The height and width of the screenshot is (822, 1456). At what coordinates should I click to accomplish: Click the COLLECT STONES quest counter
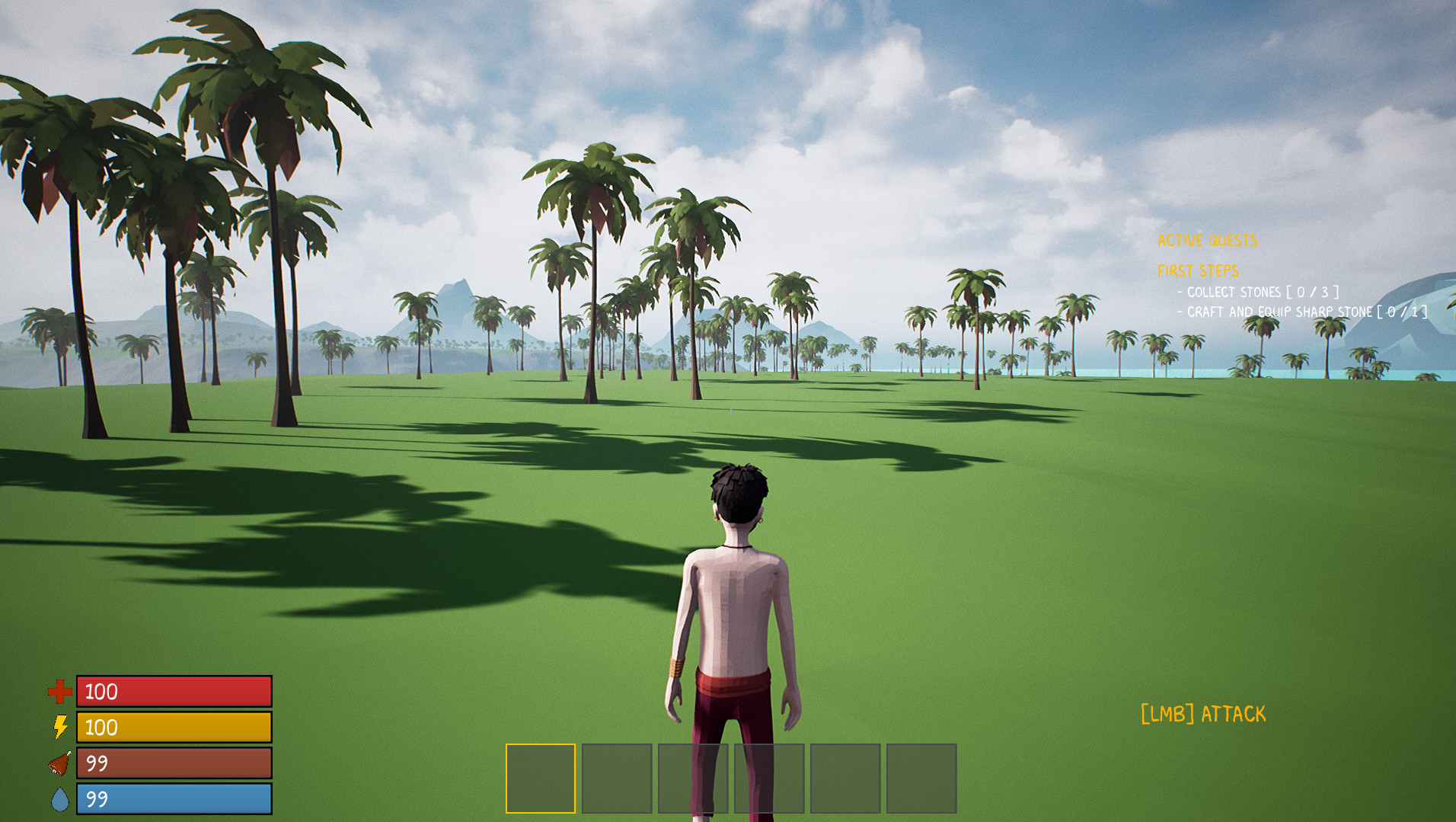pos(1312,292)
